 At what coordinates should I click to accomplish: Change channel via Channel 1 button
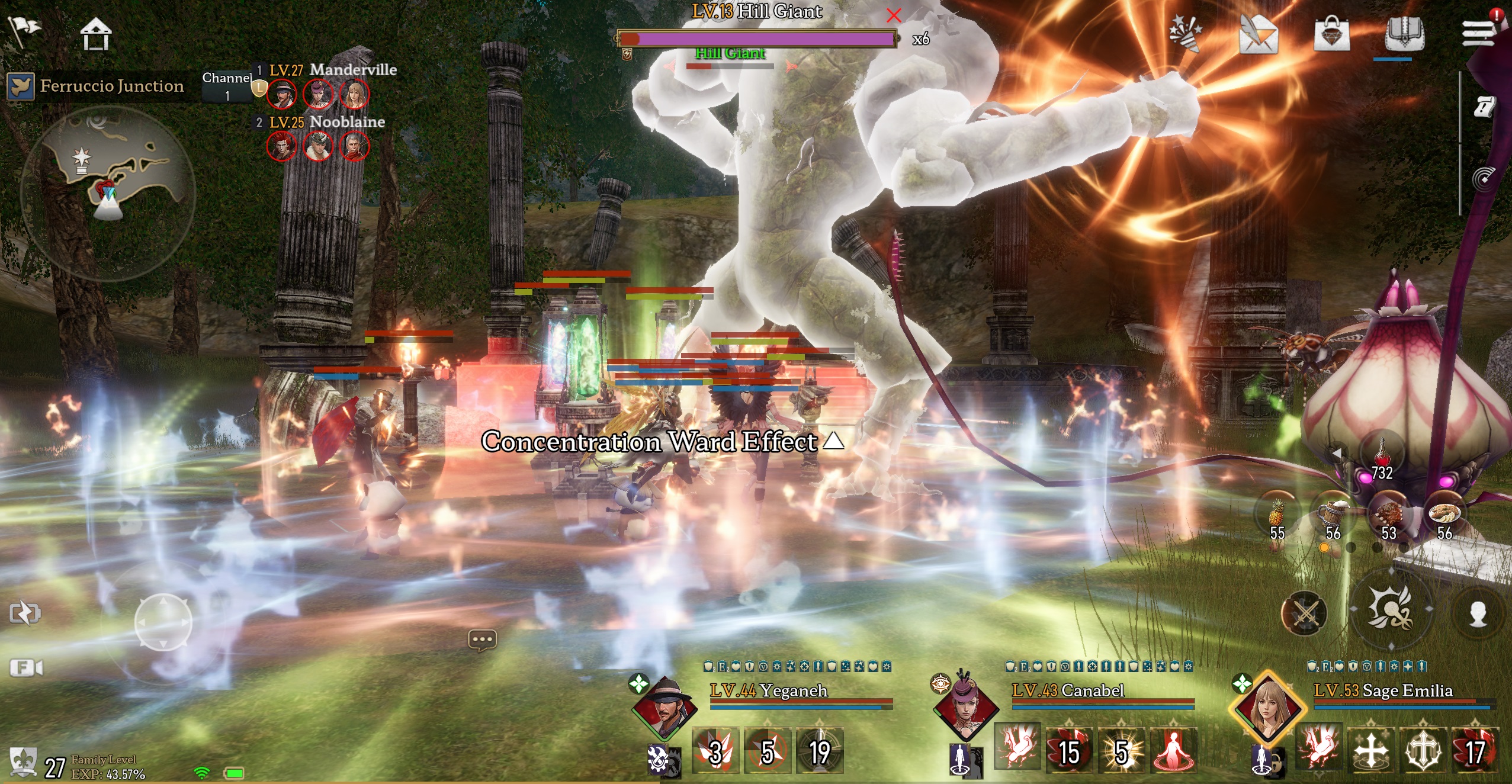pos(227,86)
